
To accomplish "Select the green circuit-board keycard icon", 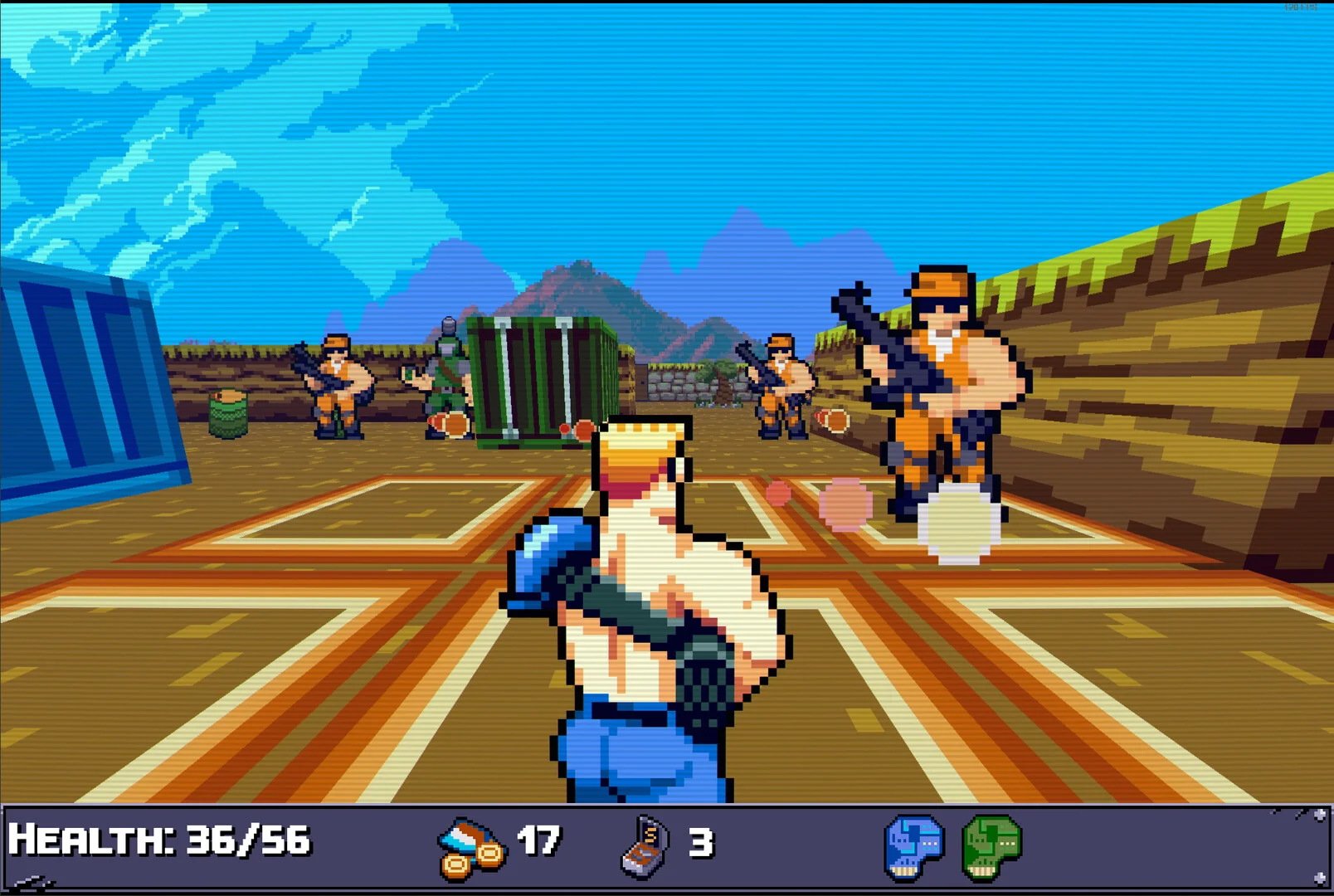I will point(991,846).
